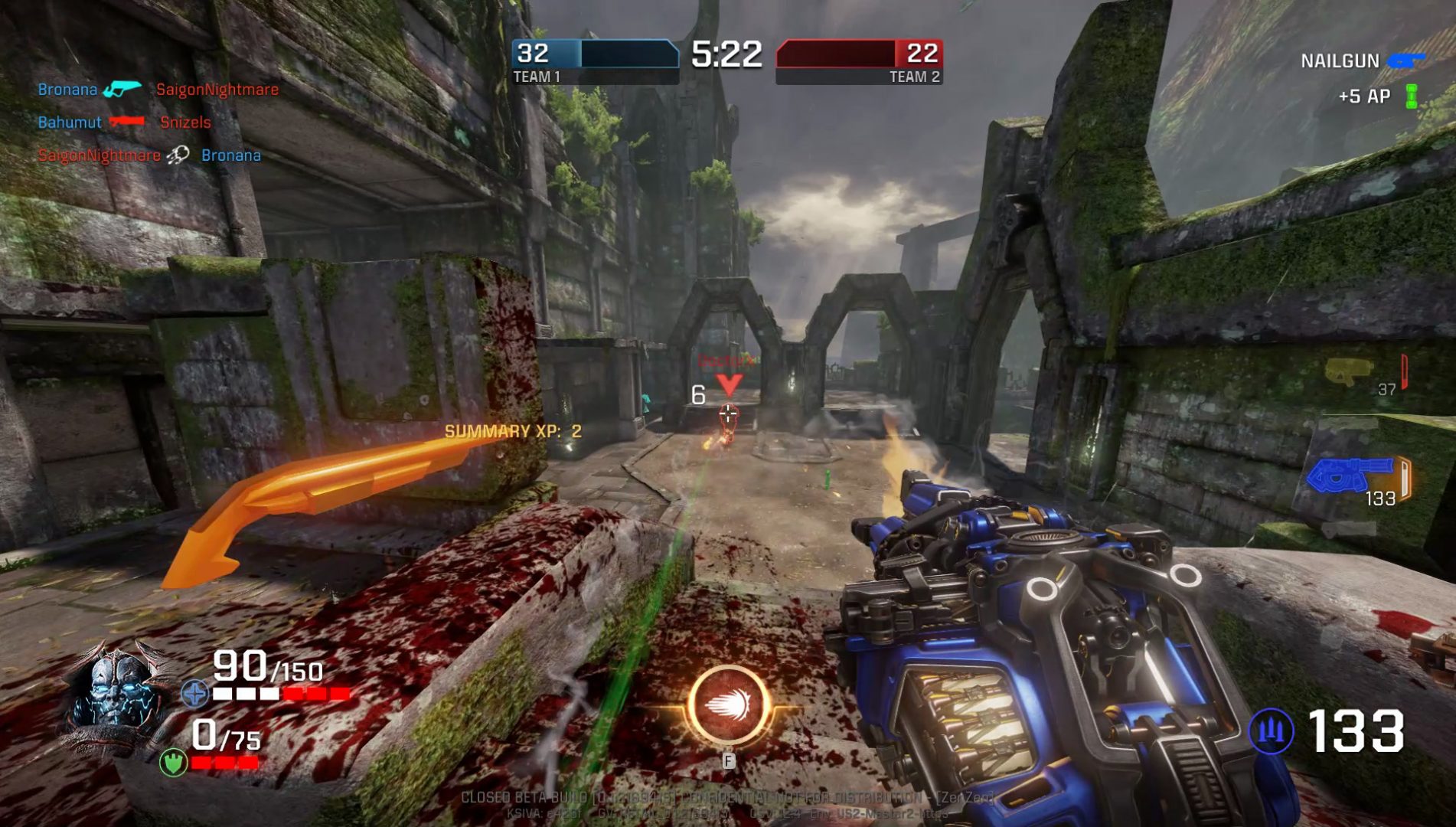Viewport: 1456px width, 827px height.
Task: Click the red enemy marker arrow over the opponent
Action: pyautogui.click(x=729, y=384)
